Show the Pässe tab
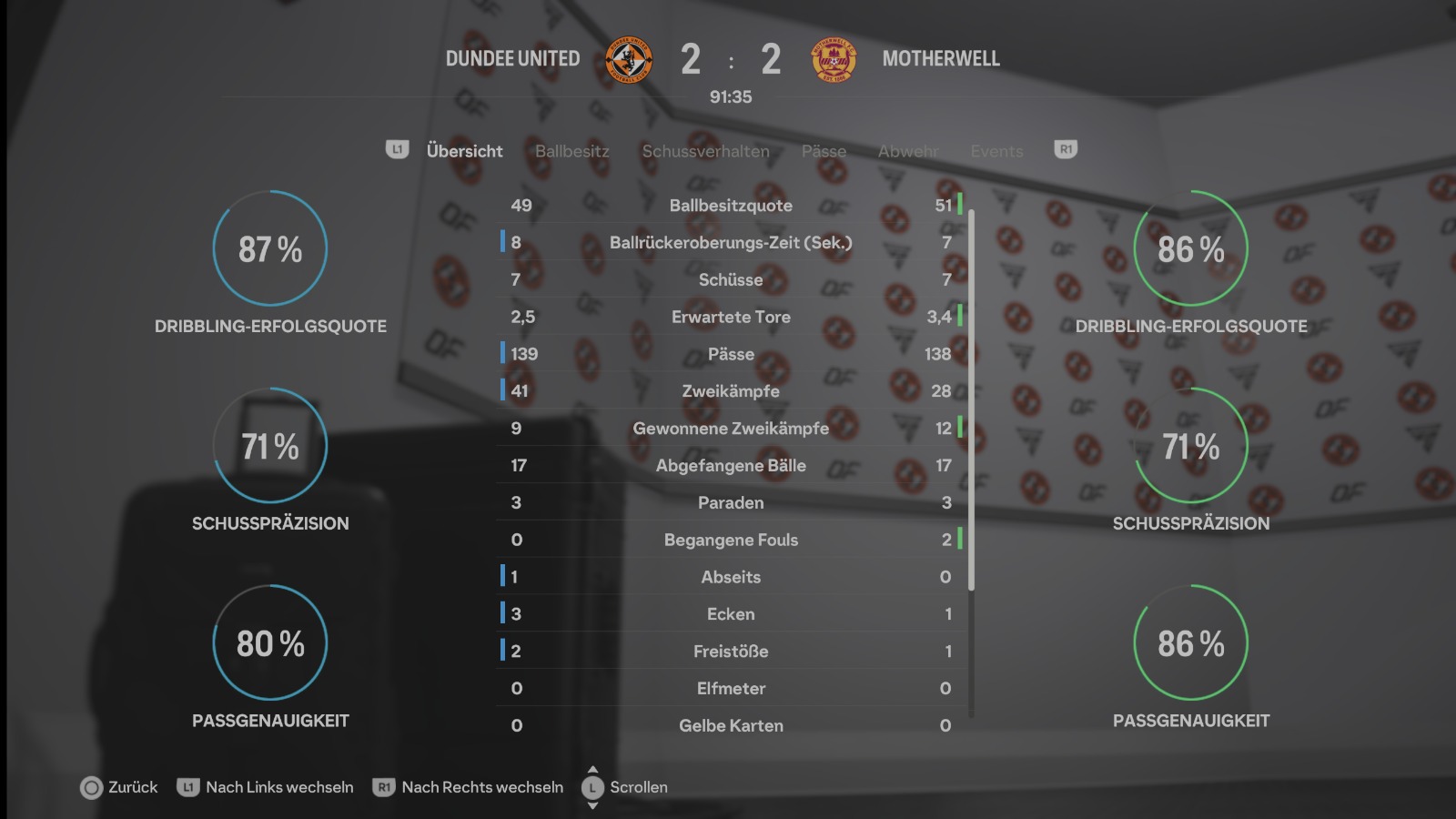The height and width of the screenshot is (819, 1456). click(824, 151)
